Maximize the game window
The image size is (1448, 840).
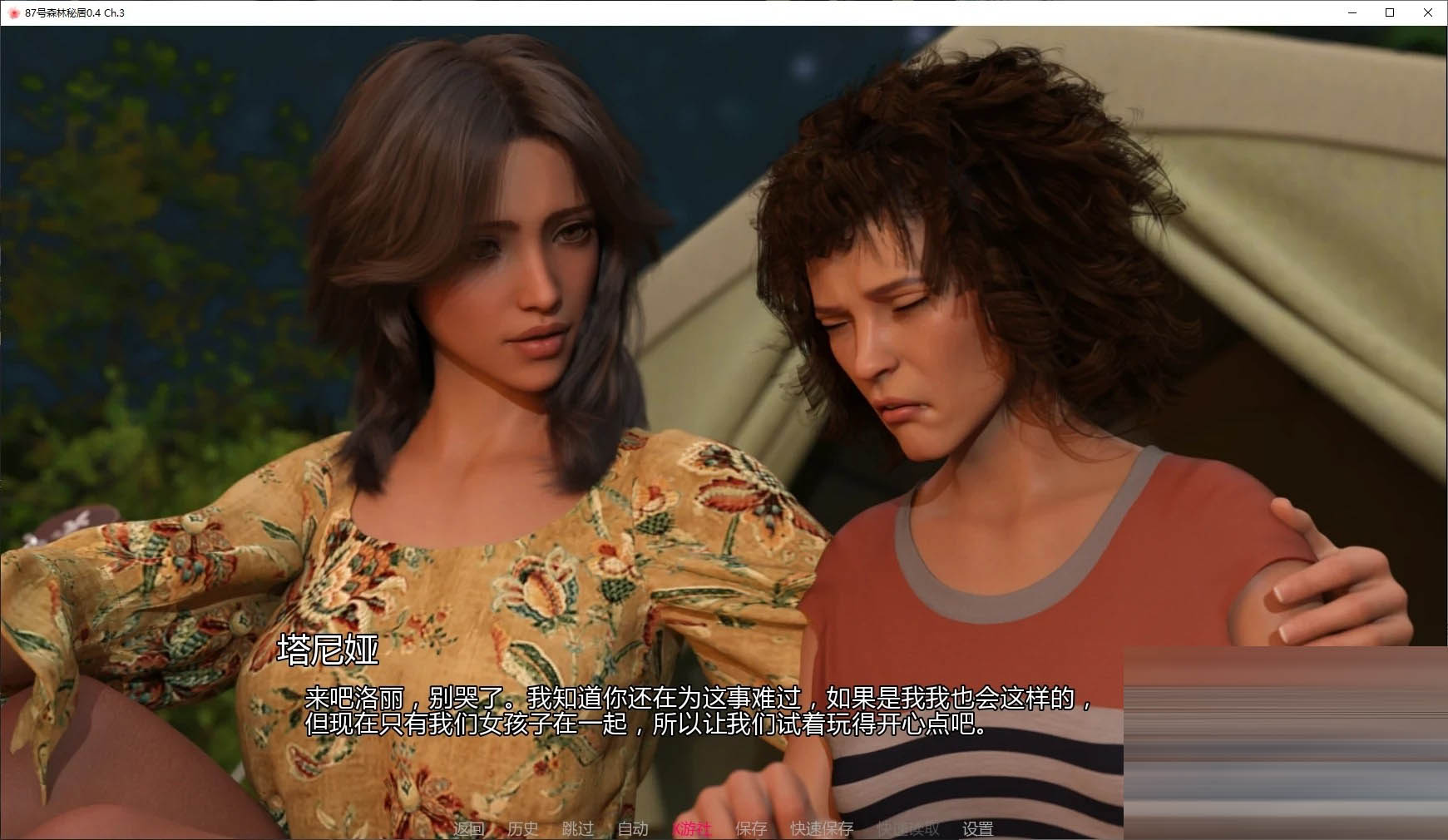click(x=1388, y=12)
